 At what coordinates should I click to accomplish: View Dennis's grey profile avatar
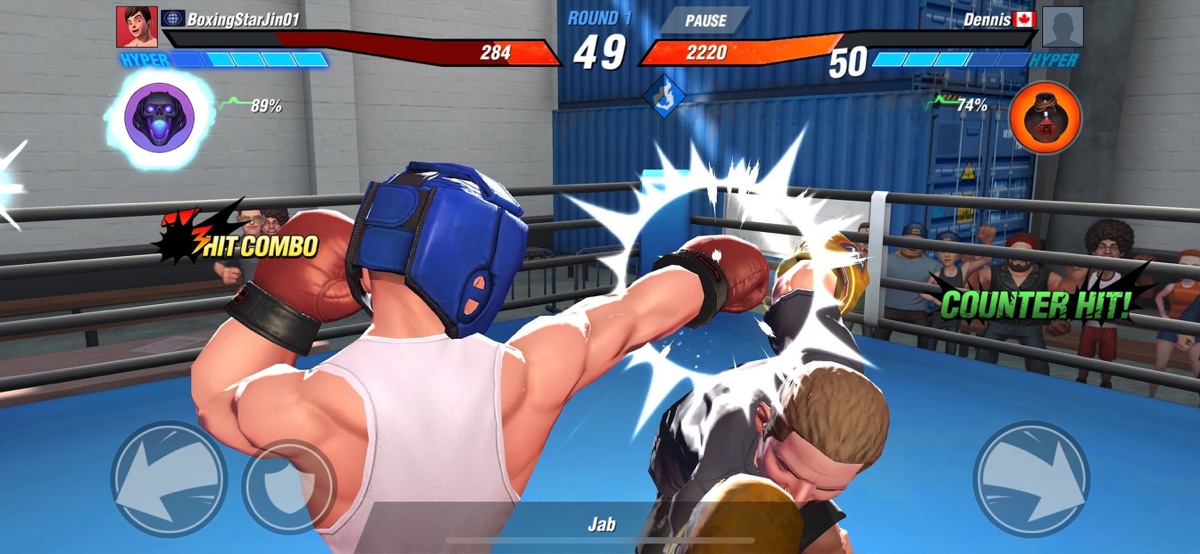(1062, 27)
